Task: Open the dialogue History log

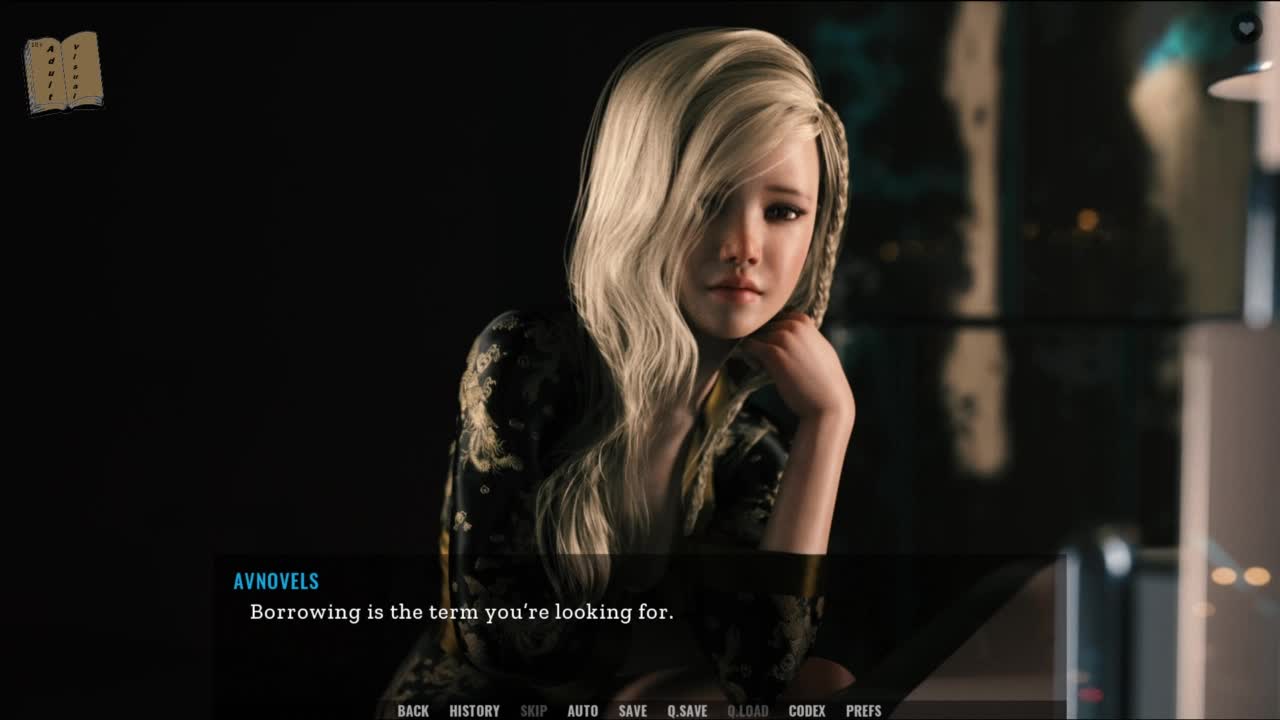Action: coord(474,711)
